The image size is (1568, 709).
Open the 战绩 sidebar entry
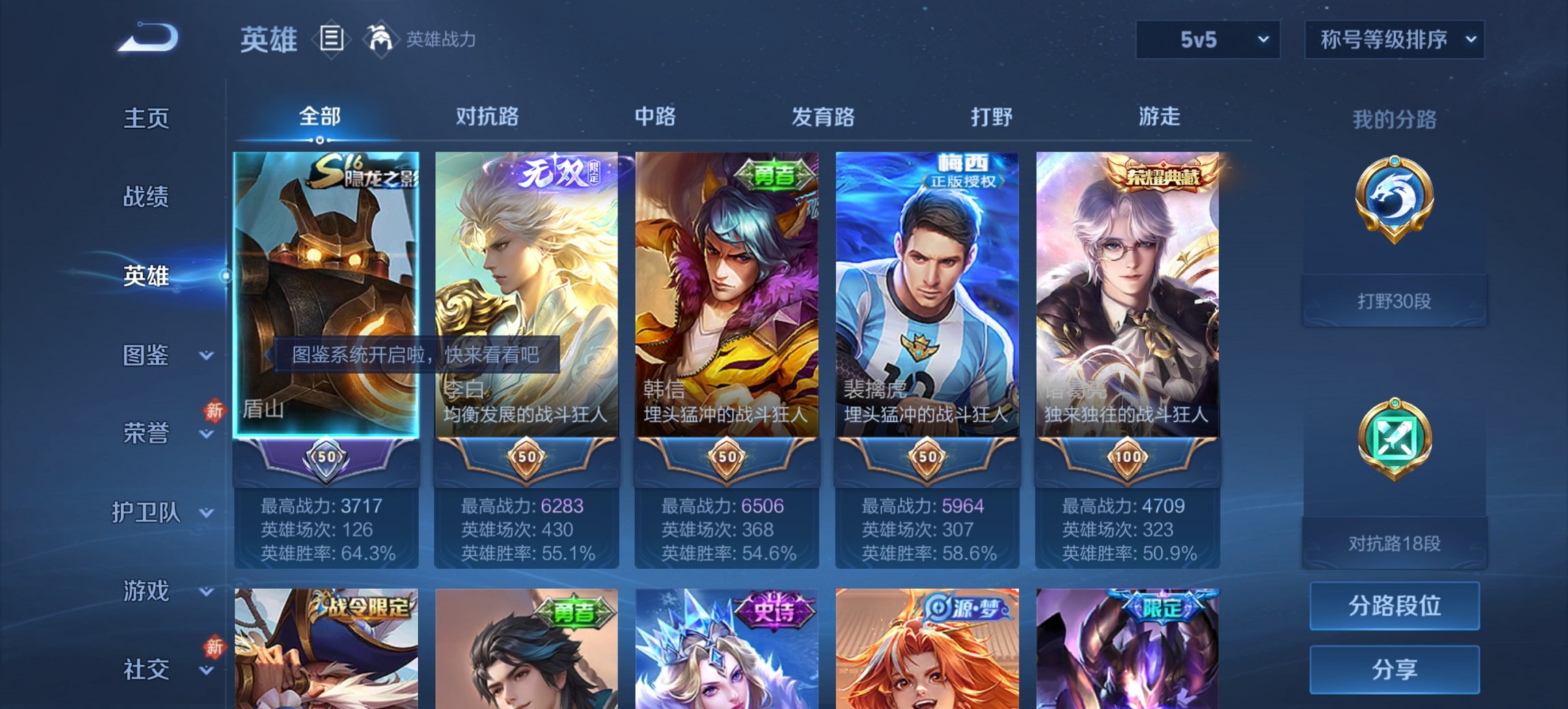point(148,198)
